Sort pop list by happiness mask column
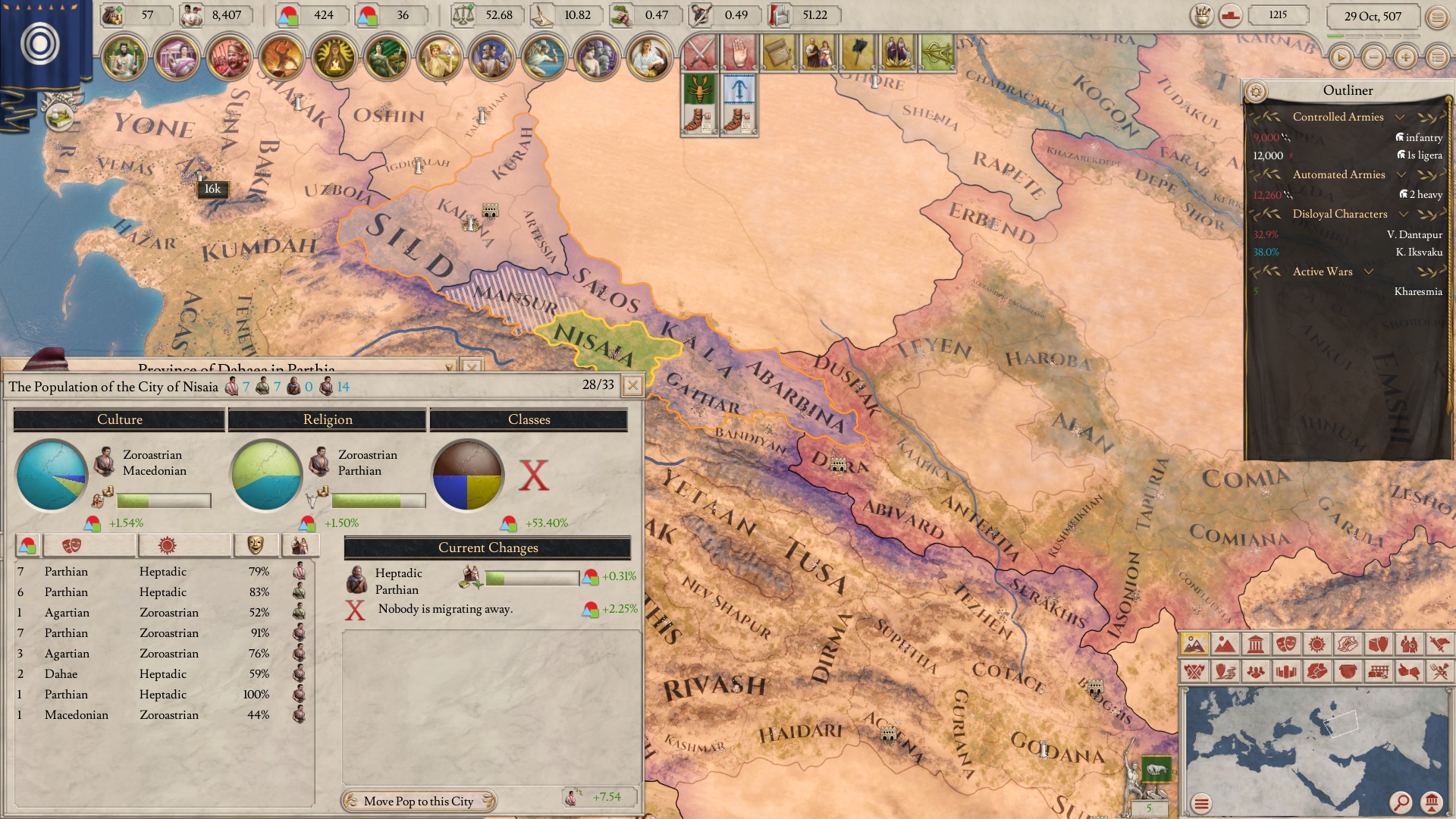1456x819 pixels. click(x=255, y=544)
